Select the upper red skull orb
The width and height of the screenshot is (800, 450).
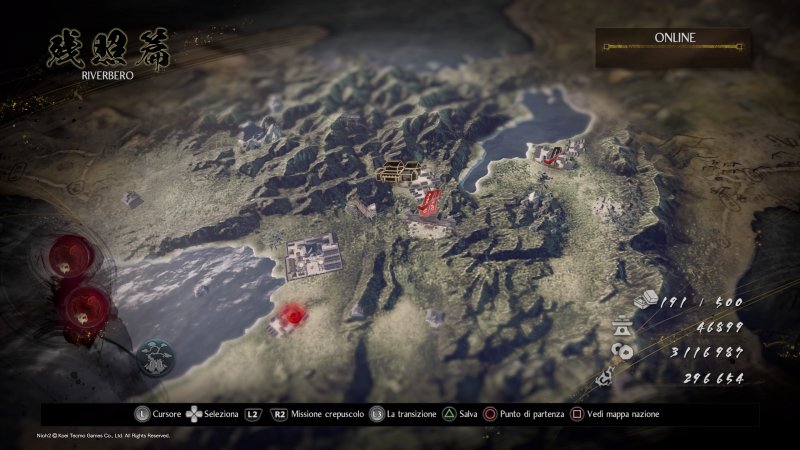[70, 256]
